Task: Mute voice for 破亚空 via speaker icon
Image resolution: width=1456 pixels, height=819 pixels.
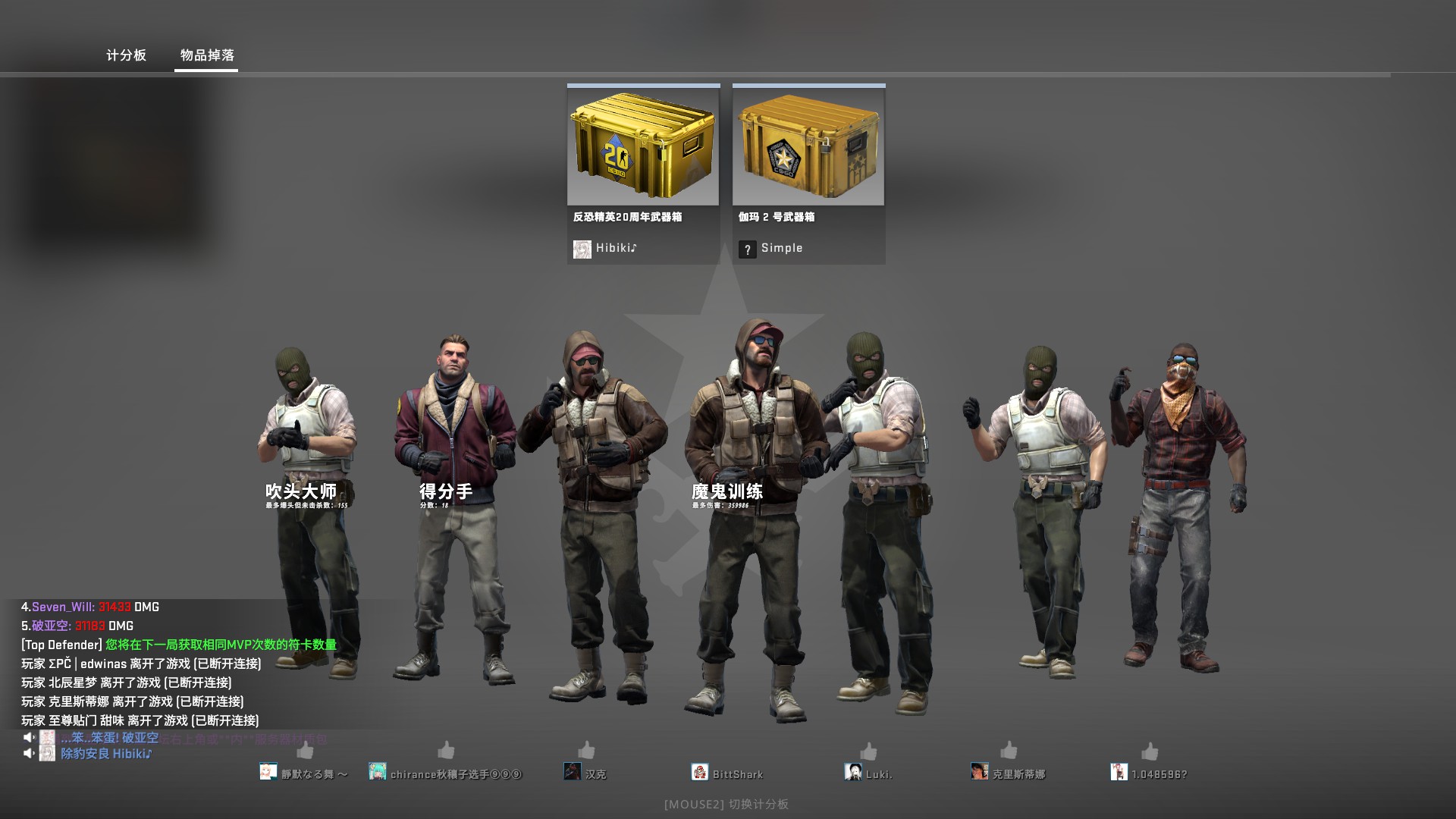Action: [29, 737]
